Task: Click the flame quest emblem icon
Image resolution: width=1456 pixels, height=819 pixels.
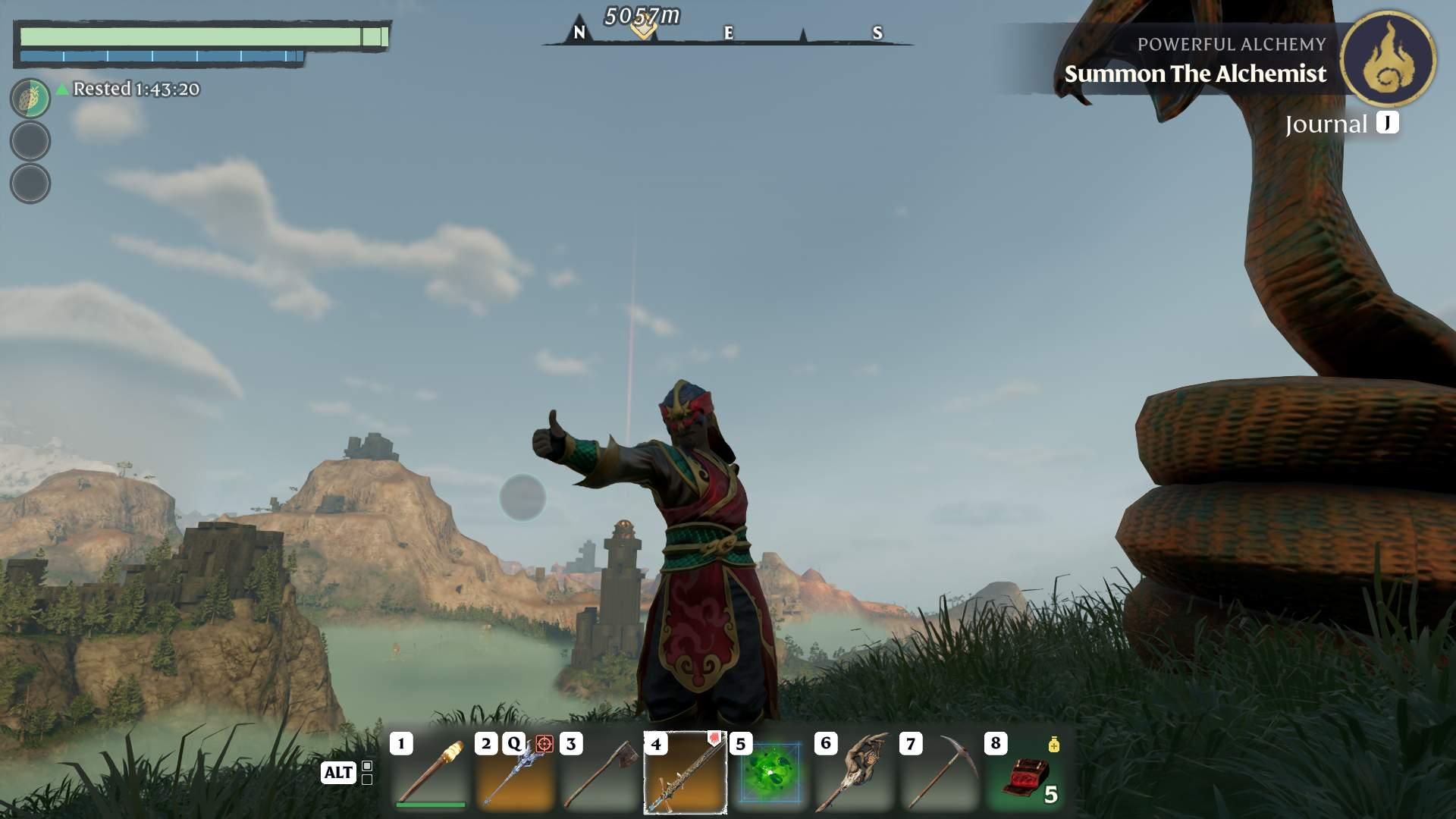Action: [x=1388, y=59]
